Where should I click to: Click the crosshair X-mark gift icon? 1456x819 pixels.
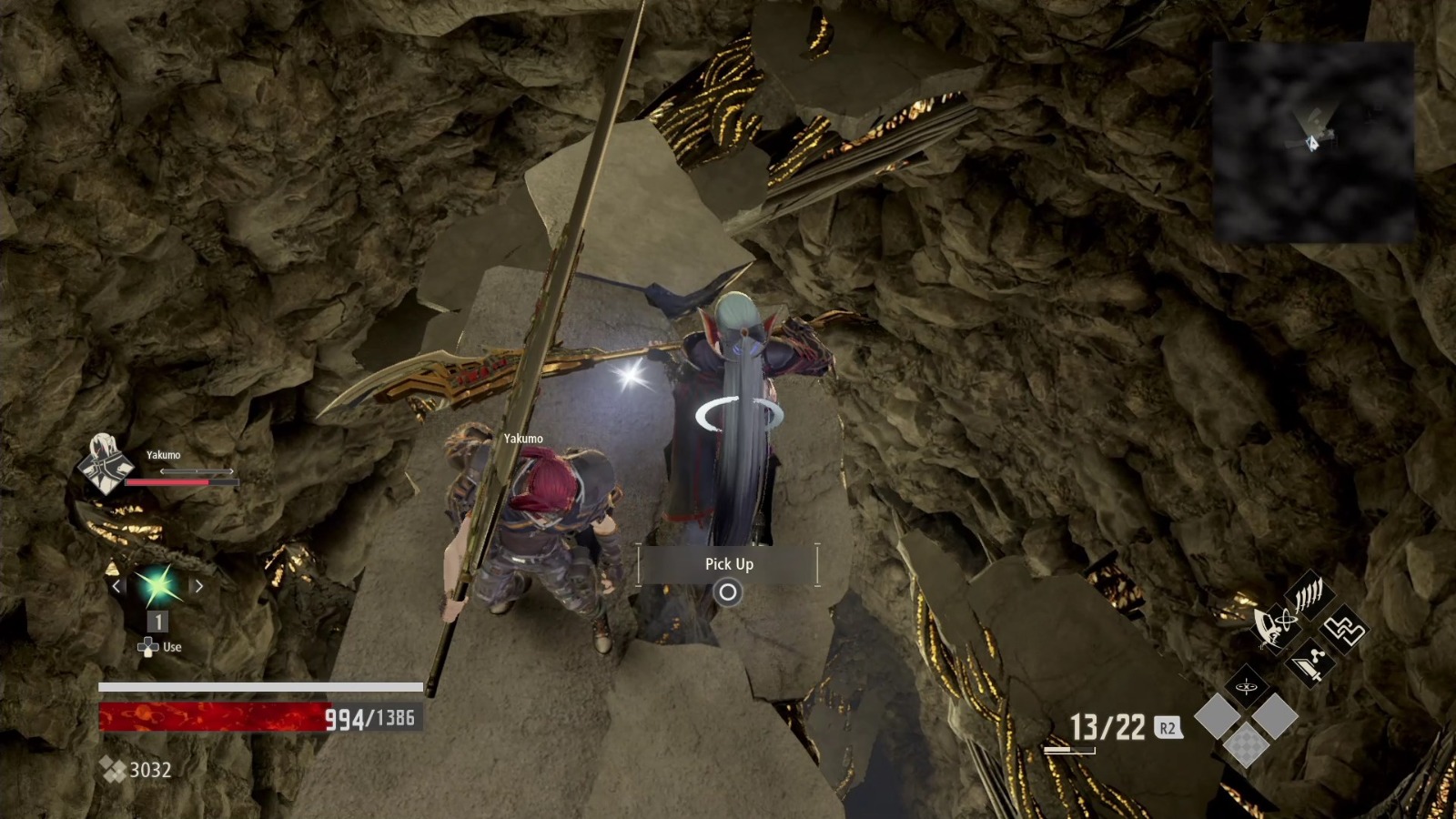tap(1246, 685)
